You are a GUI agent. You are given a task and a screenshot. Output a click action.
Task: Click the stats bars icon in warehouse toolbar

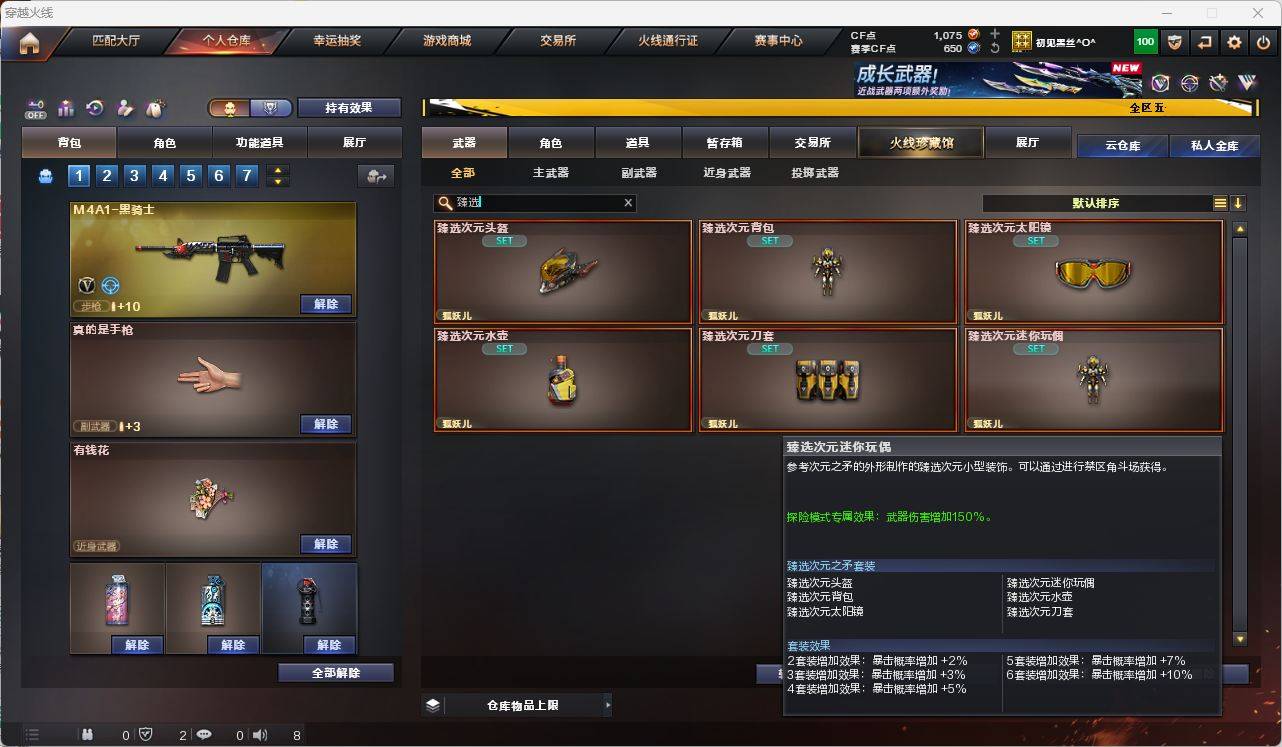click(65, 108)
